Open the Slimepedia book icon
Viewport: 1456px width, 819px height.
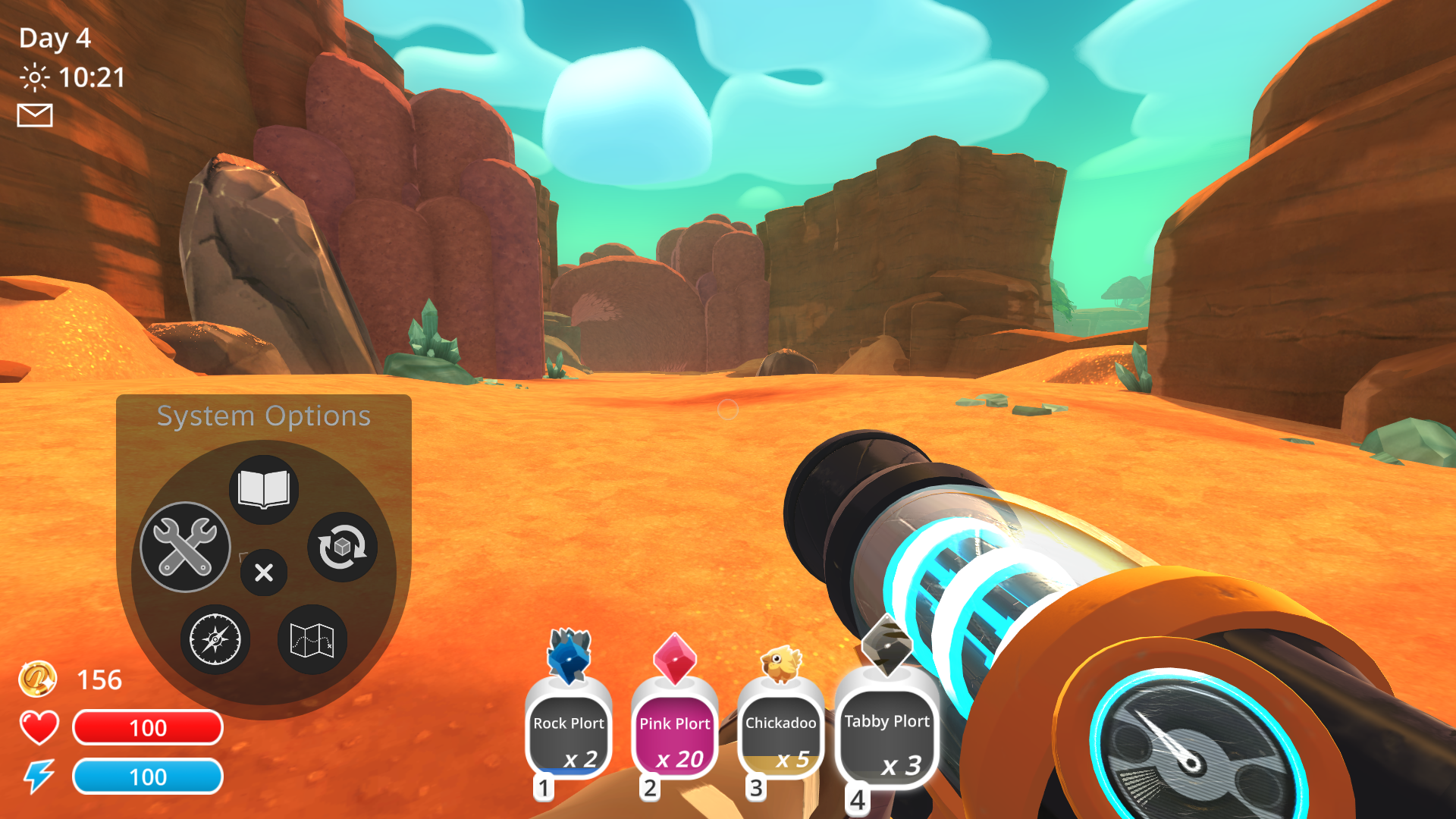tap(263, 489)
